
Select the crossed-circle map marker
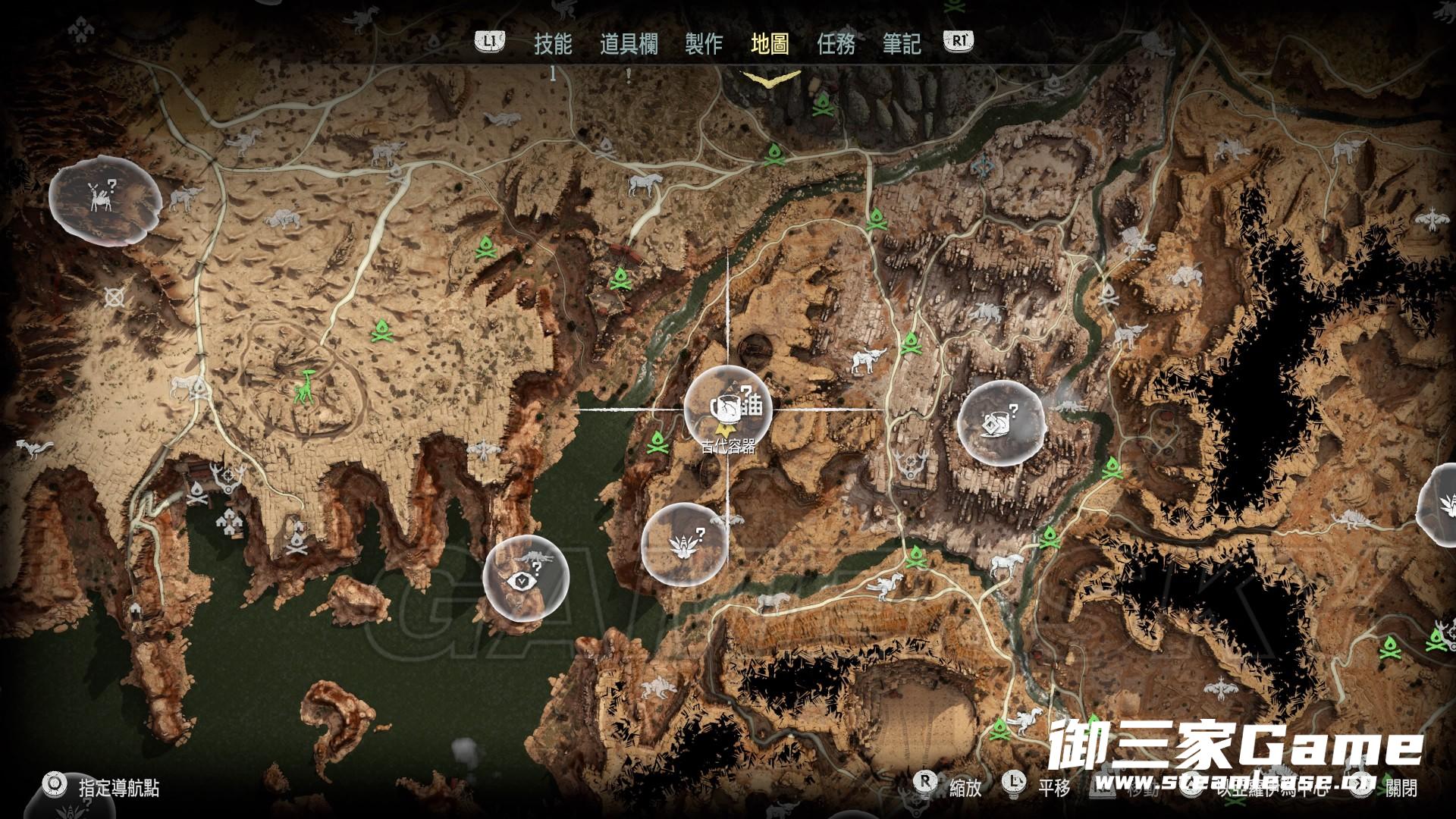115,297
